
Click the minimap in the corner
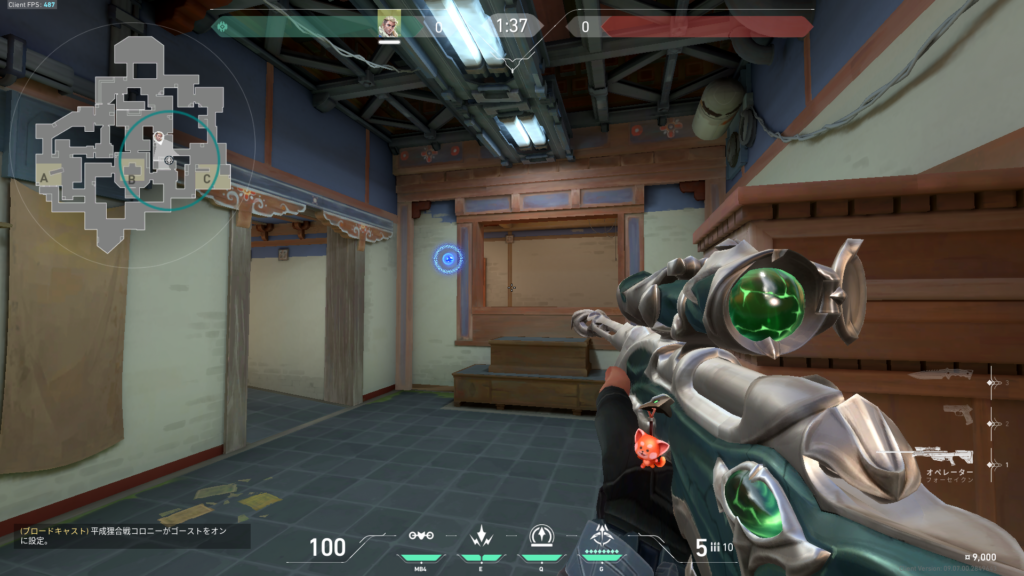pos(130,140)
